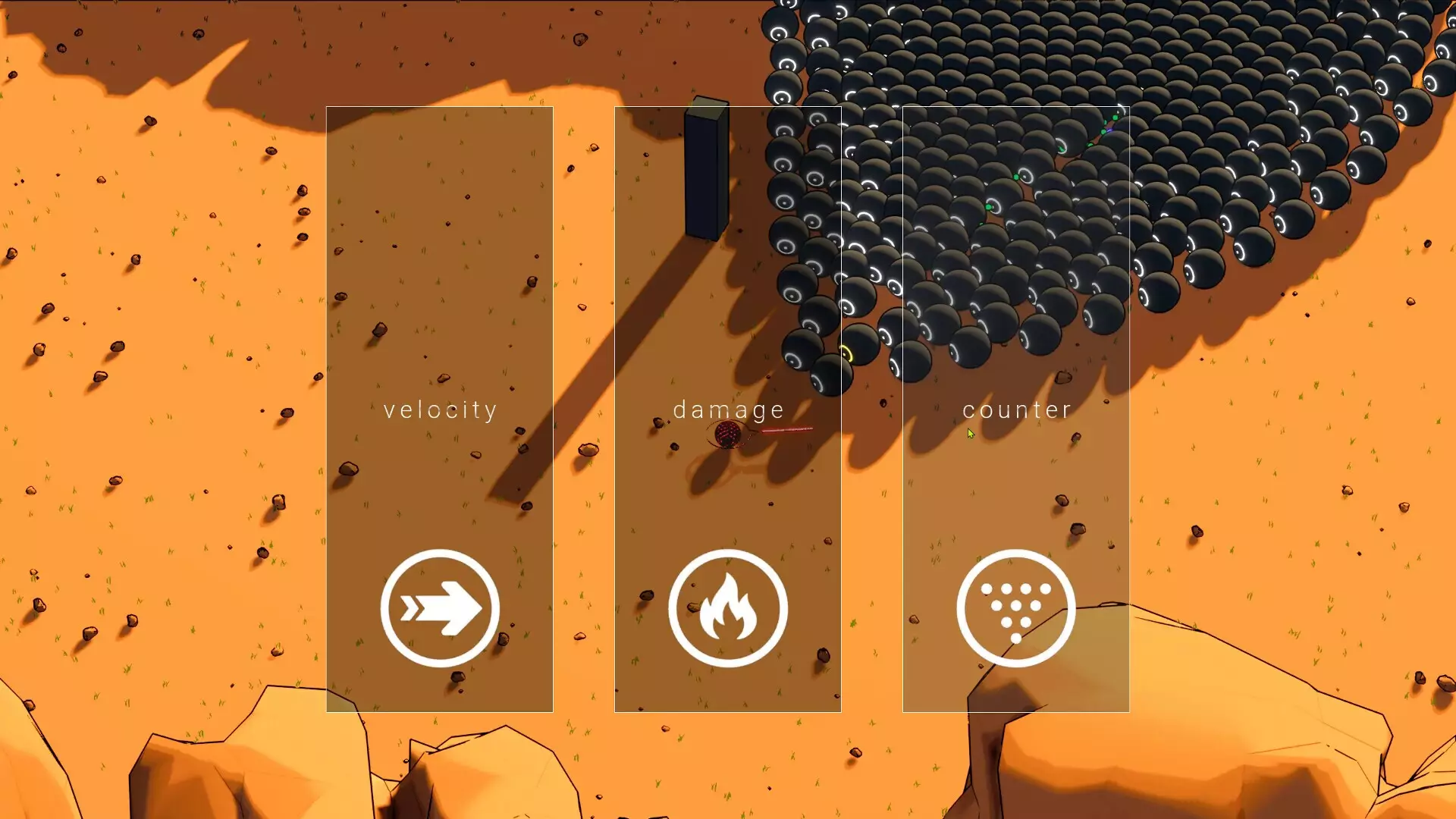Image resolution: width=1456 pixels, height=819 pixels.
Task: Select the counter card label text
Action: [1016, 410]
